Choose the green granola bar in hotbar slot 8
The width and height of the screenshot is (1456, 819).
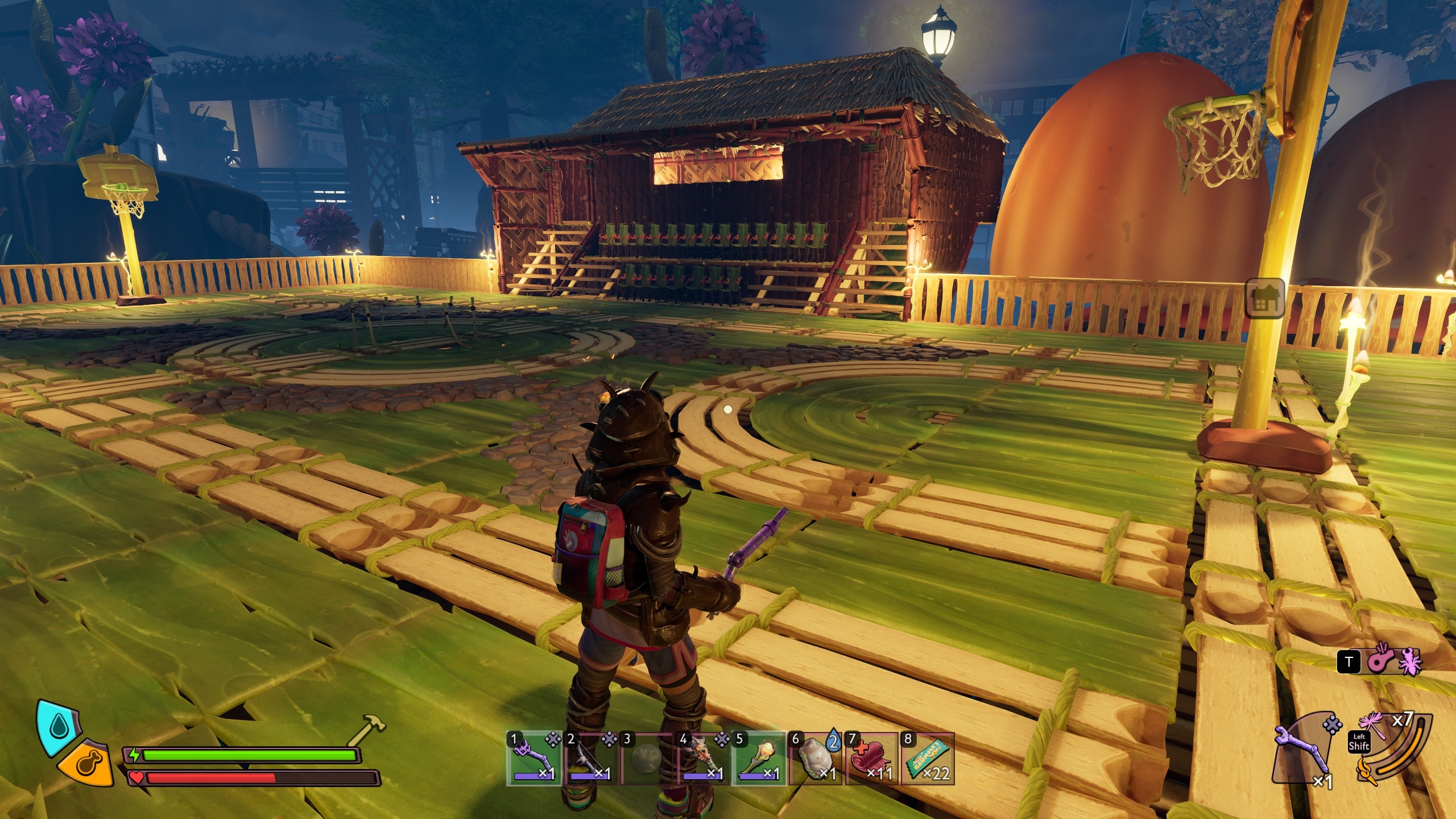click(x=927, y=759)
